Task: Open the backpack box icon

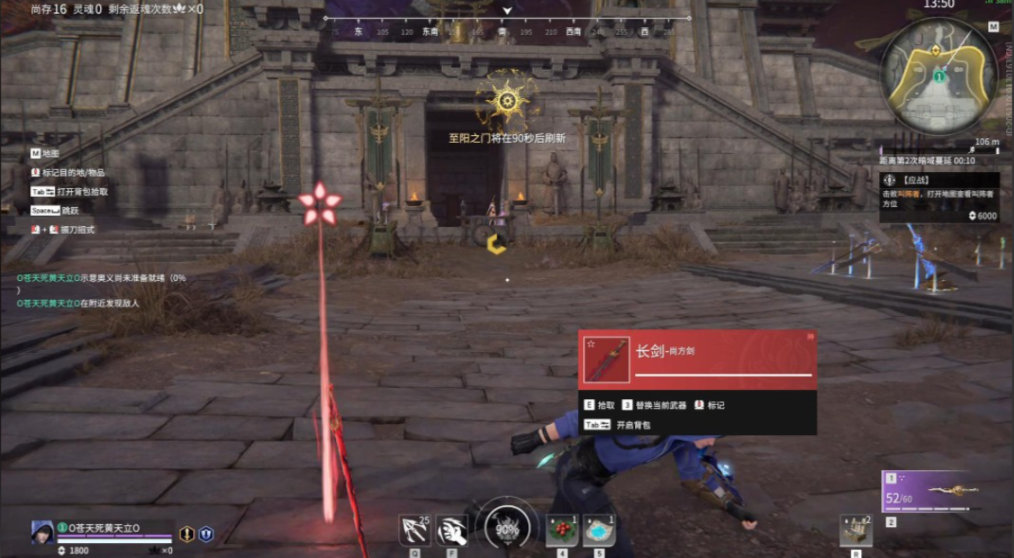Action: coord(855,530)
